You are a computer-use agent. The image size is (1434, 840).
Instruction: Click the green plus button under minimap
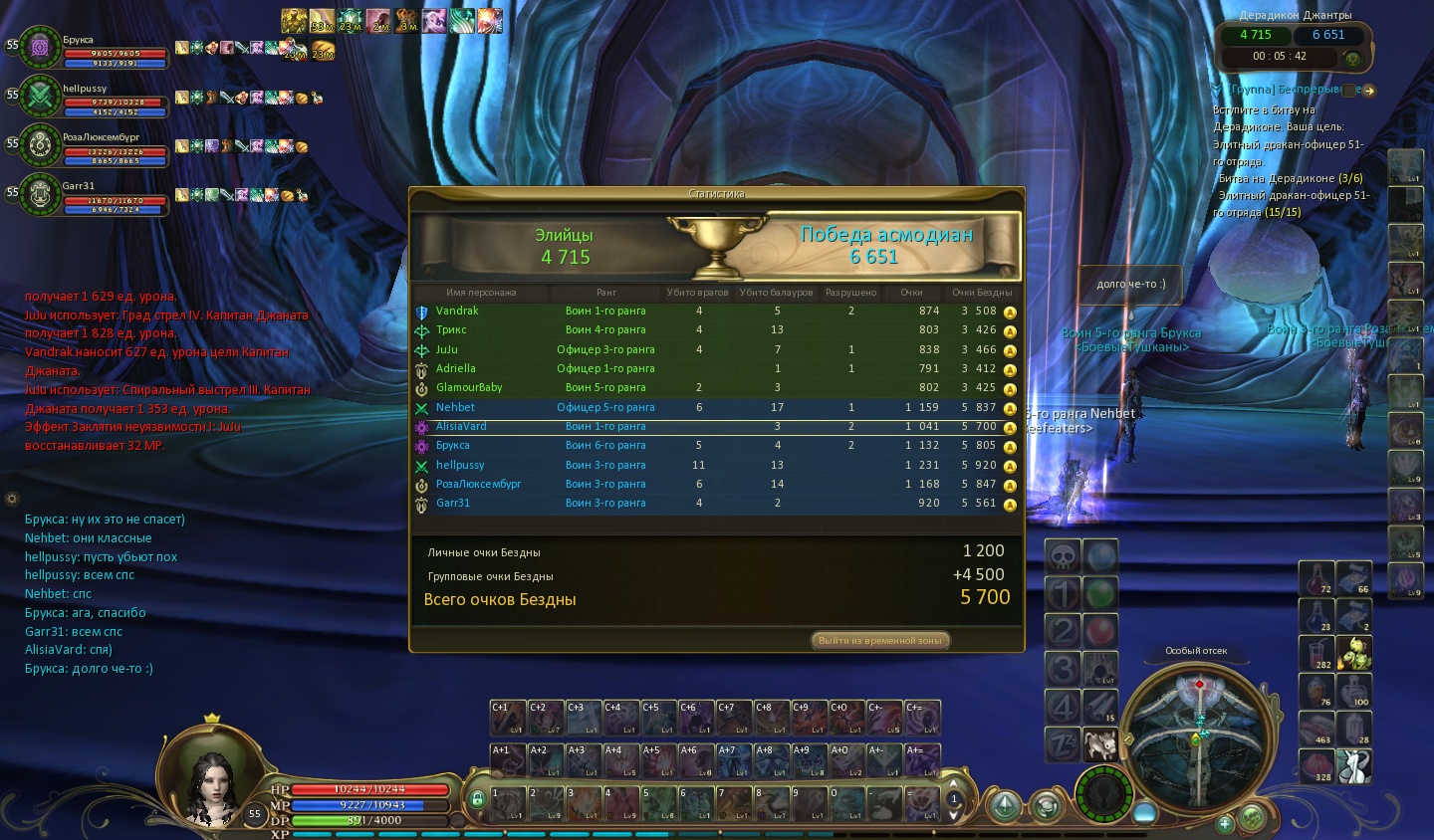pos(1225,823)
